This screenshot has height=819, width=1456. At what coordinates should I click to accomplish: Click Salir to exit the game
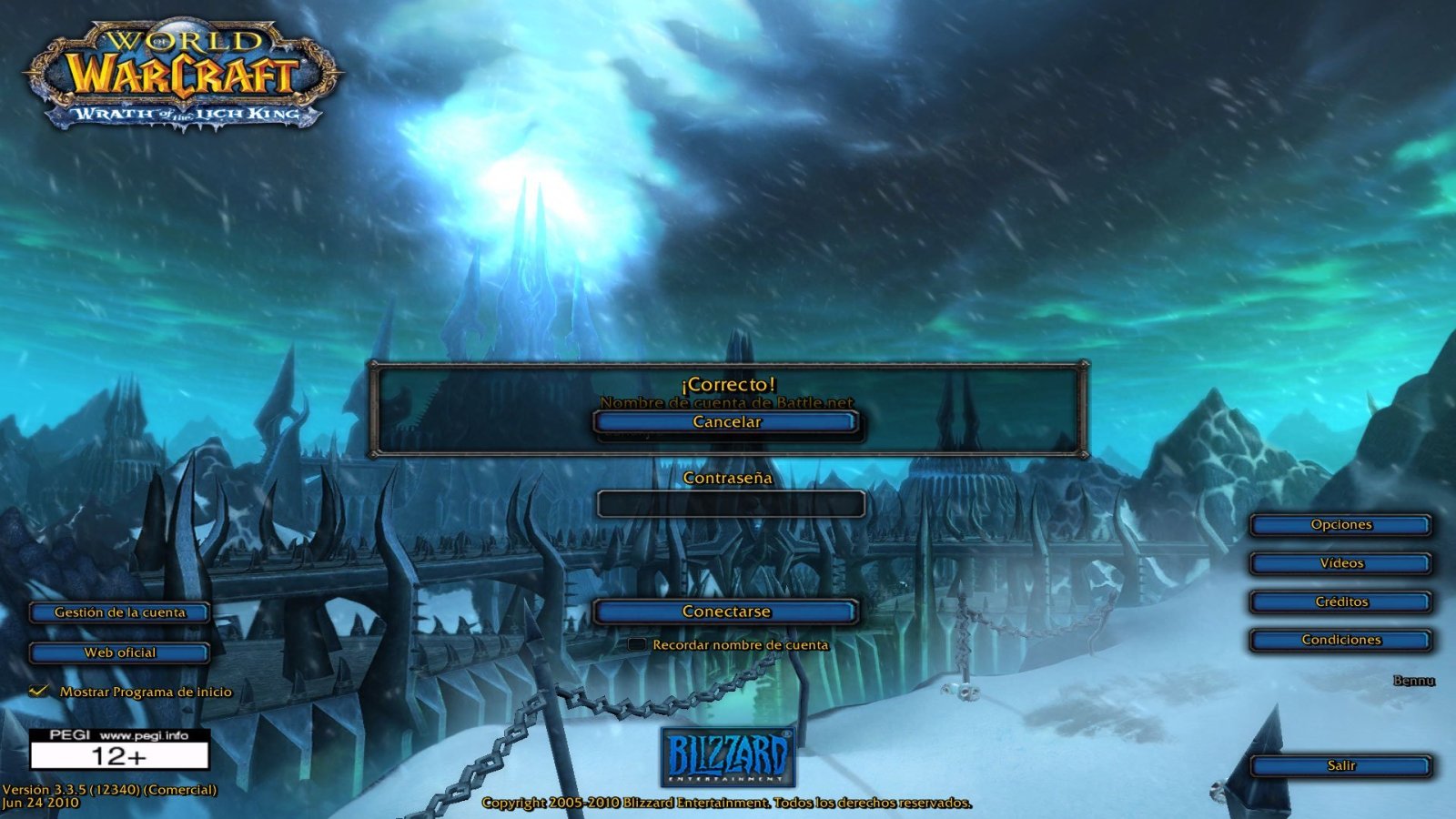(x=1340, y=765)
